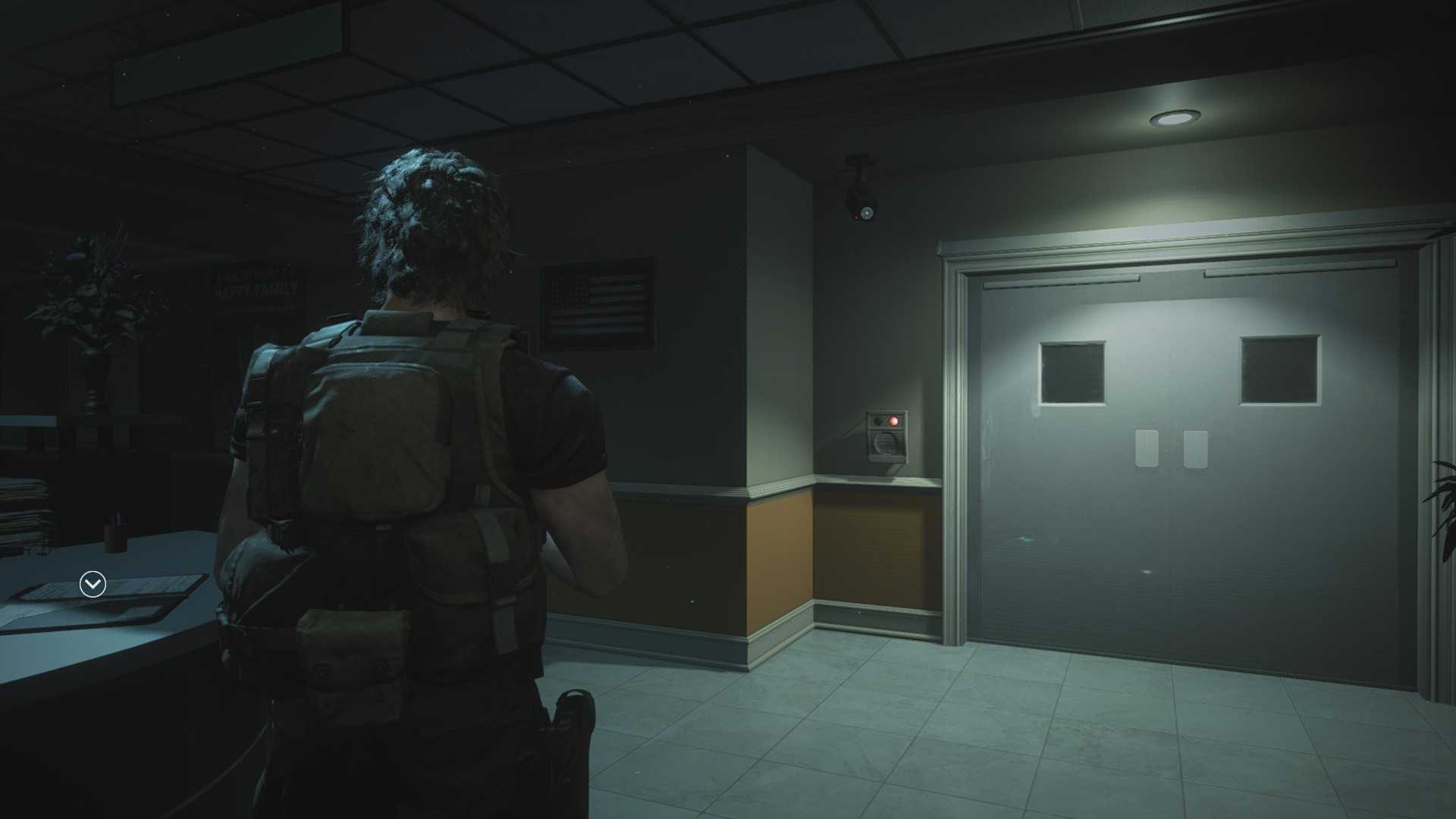Click the circular chevron interaction marker
The image size is (1456, 819).
(93, 584)
